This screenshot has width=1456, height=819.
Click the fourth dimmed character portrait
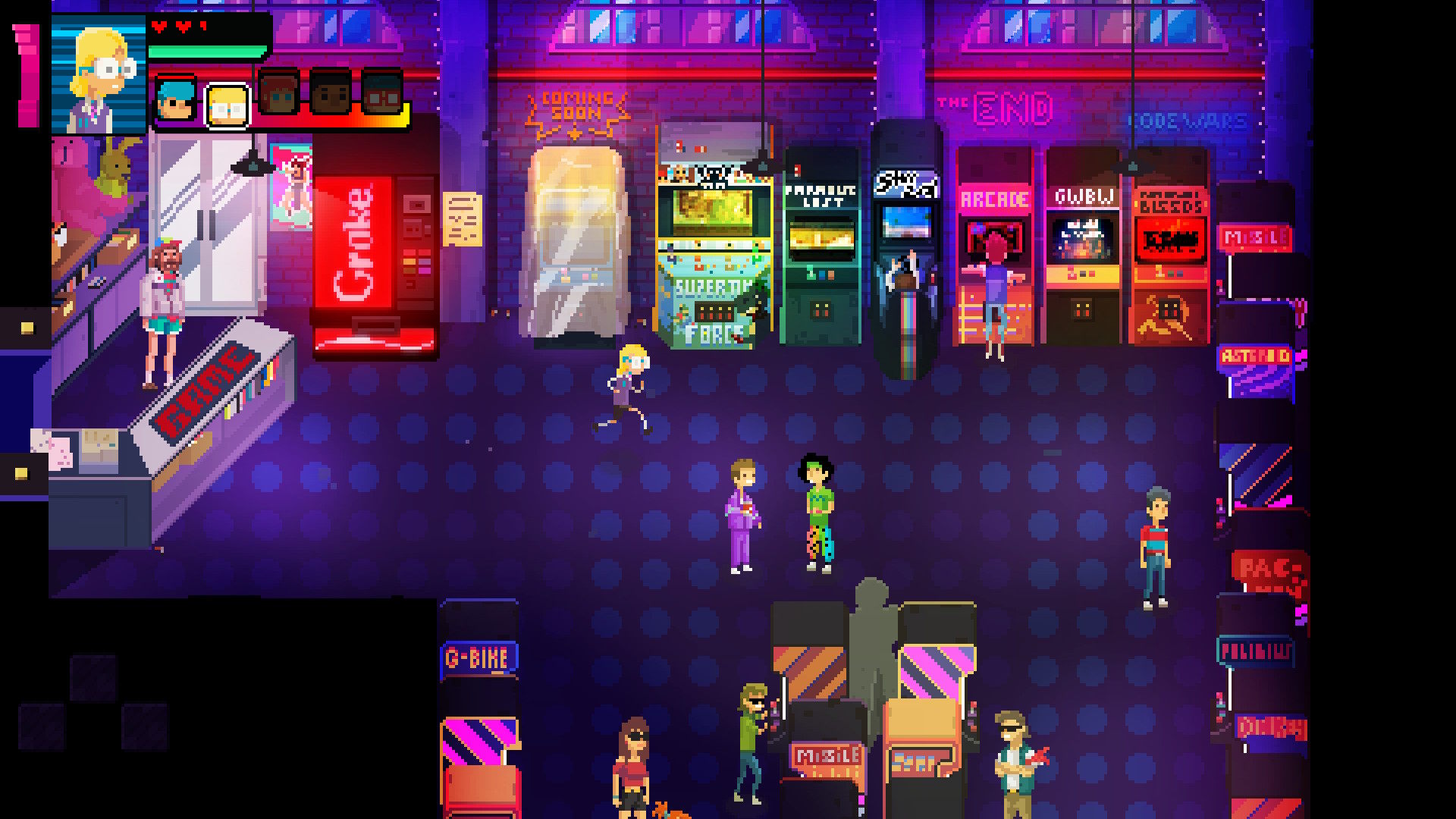[x=331, y=95]
